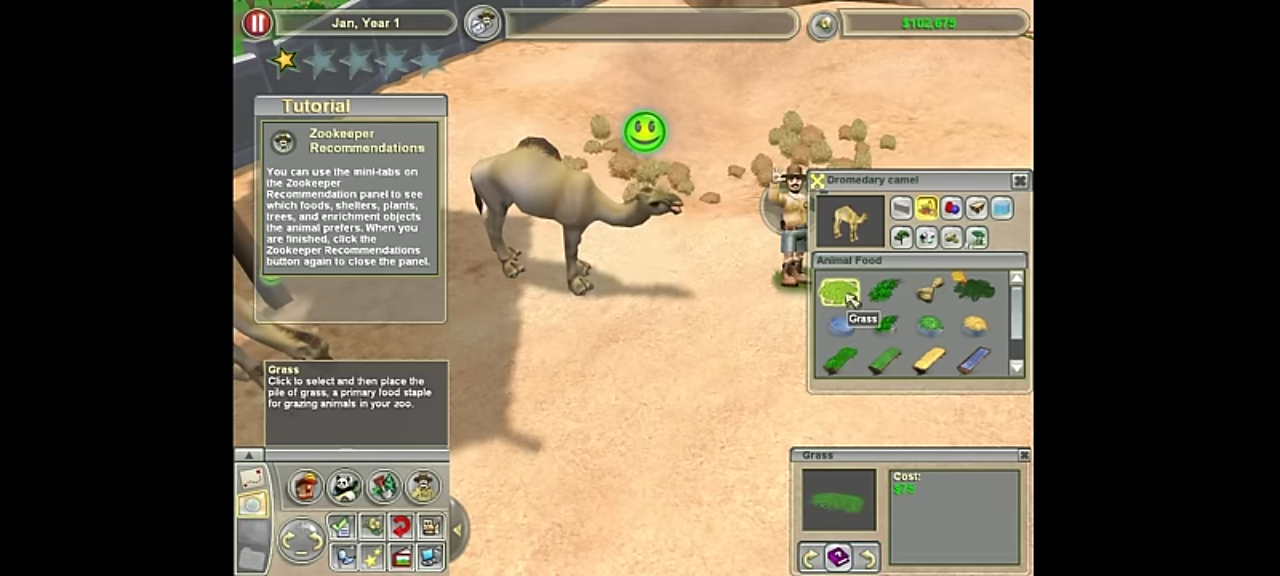This screenshot has width=1280, height=576.
Task: Close the Dromedary camel panel
Action: 1019,181
